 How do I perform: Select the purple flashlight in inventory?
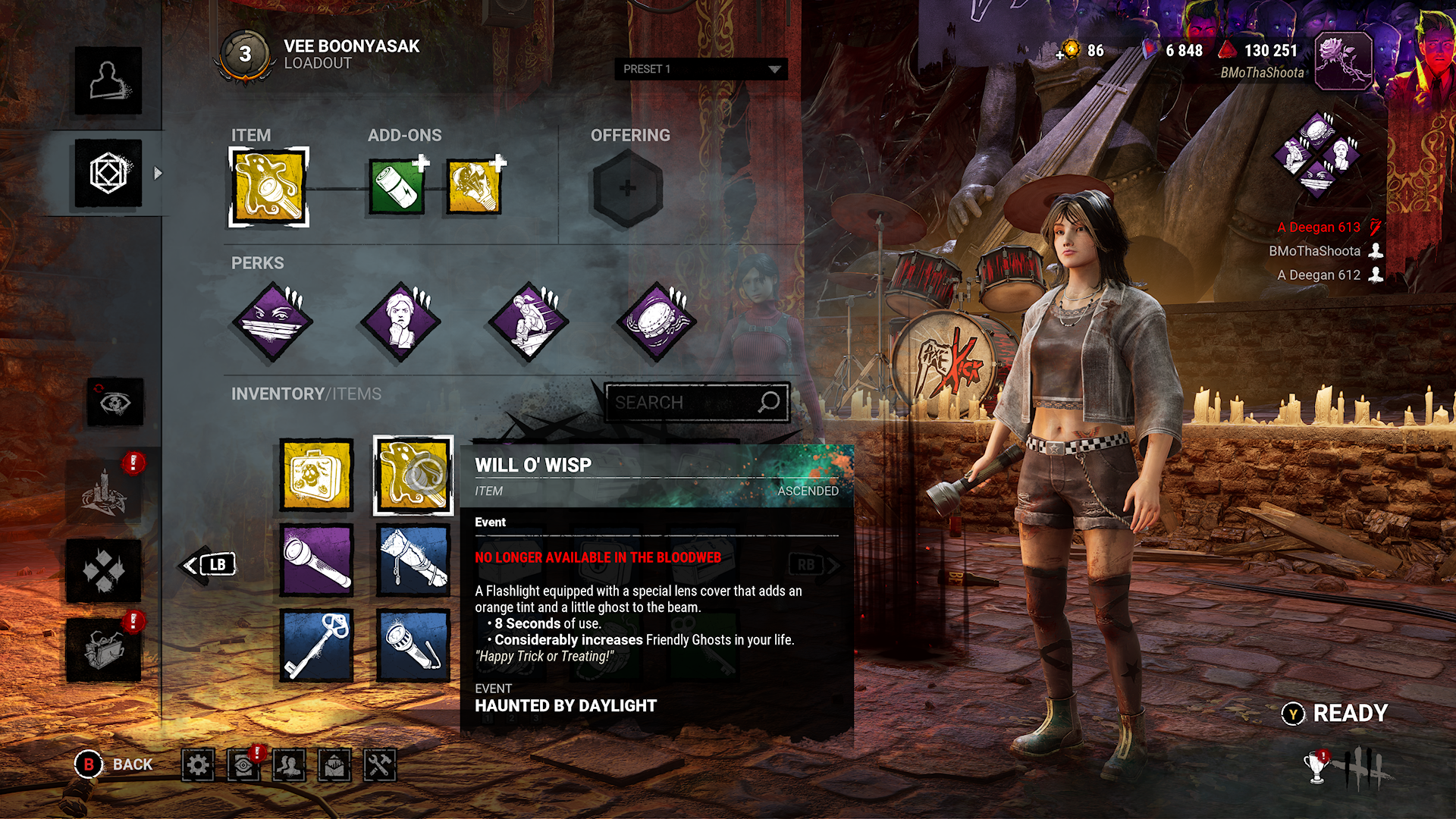click(x=316, y=561)
